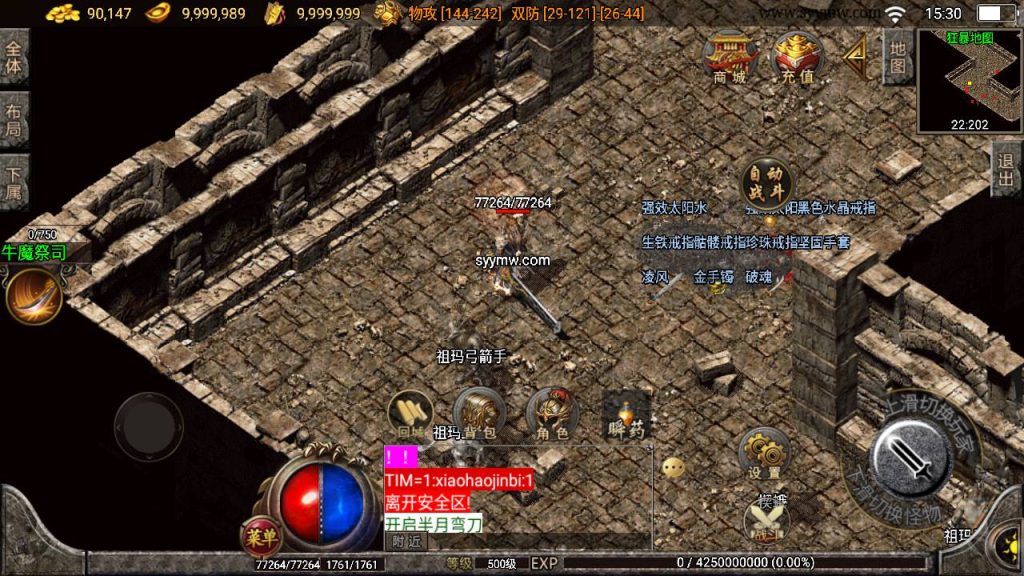
Task: Switch to the 布局 tab
Action: coord(14,121)
